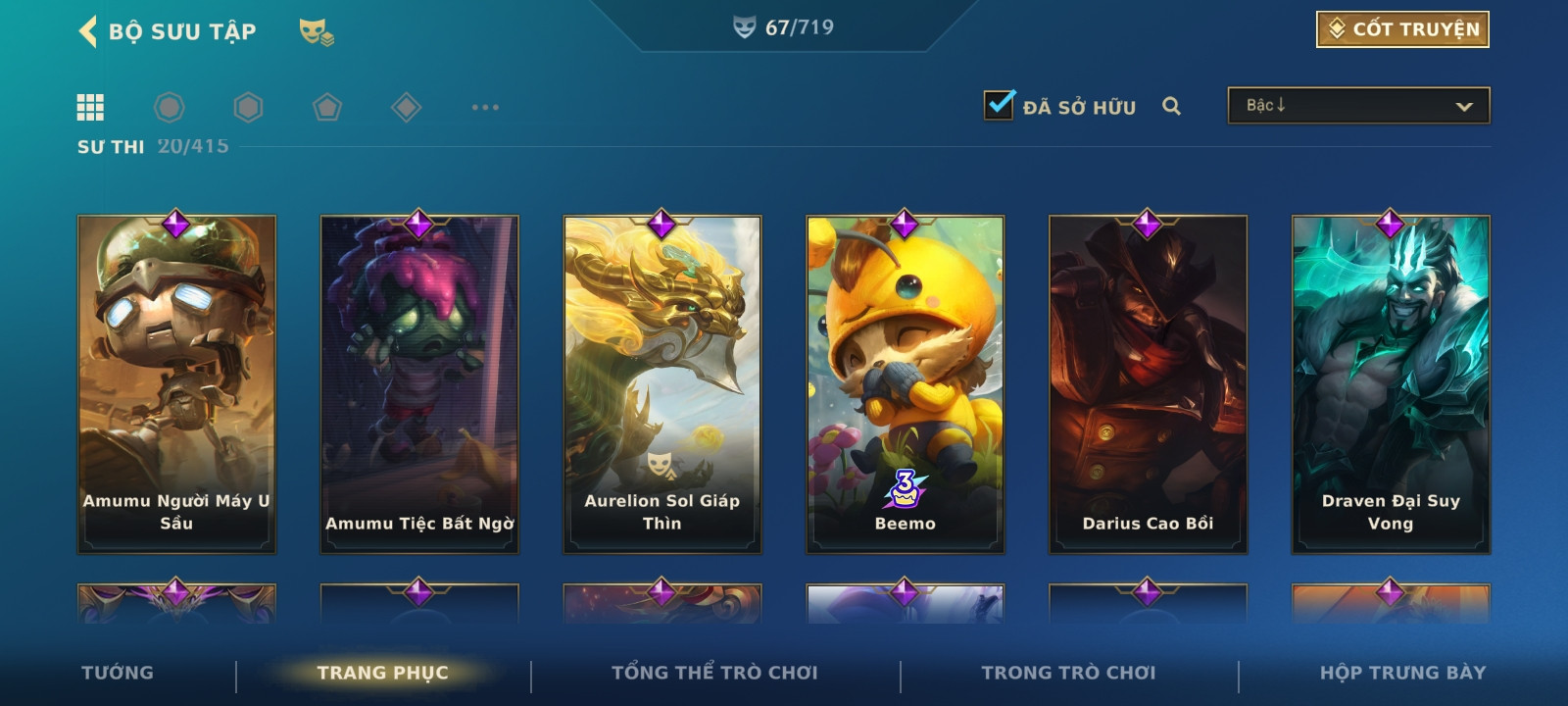Viewport: 1568px width, 706px height.
Task: Toggle the Đã Sở Hữu checkbox
Action: coord(999,105)
